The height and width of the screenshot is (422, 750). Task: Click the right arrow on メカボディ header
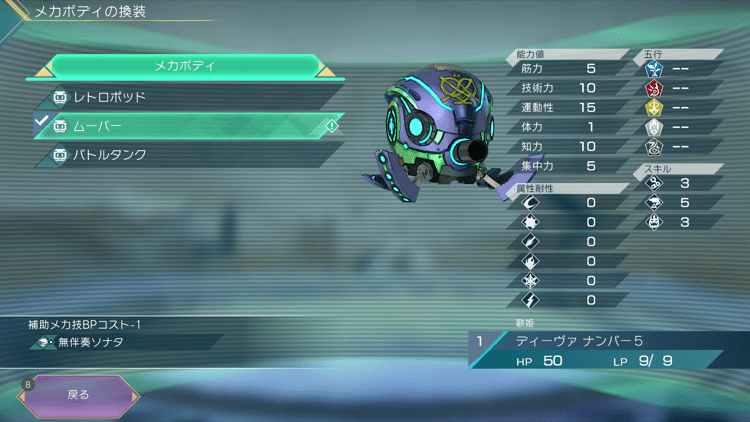click(325, 68)
